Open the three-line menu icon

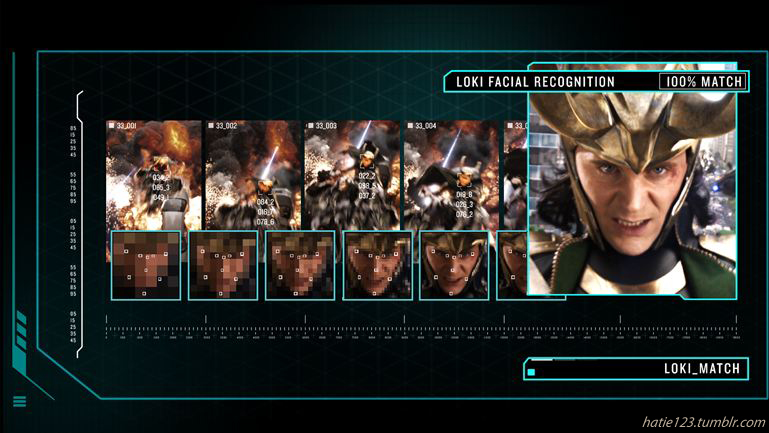point(20,402)
